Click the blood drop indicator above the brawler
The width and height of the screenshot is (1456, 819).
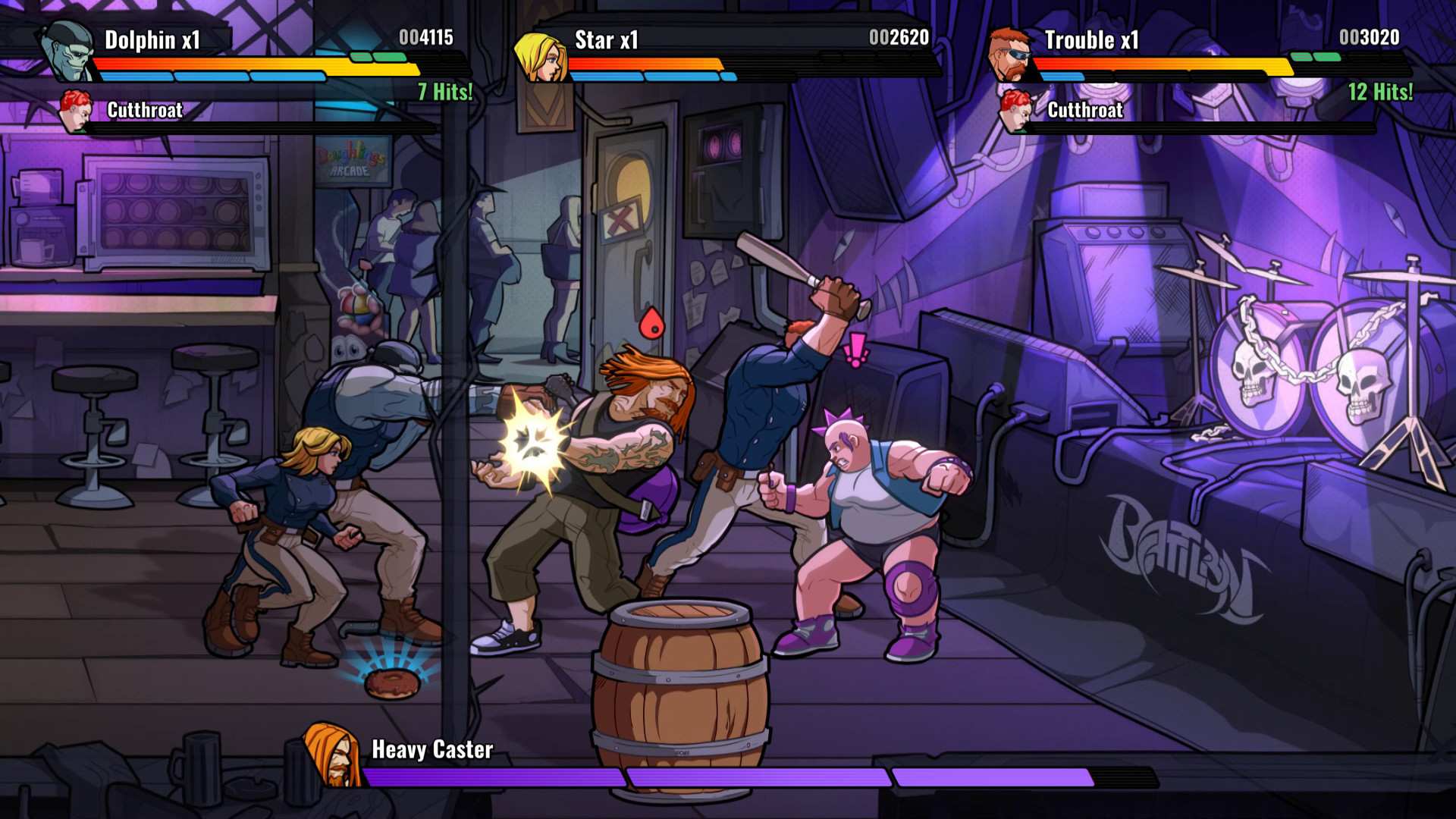(648, 322)
